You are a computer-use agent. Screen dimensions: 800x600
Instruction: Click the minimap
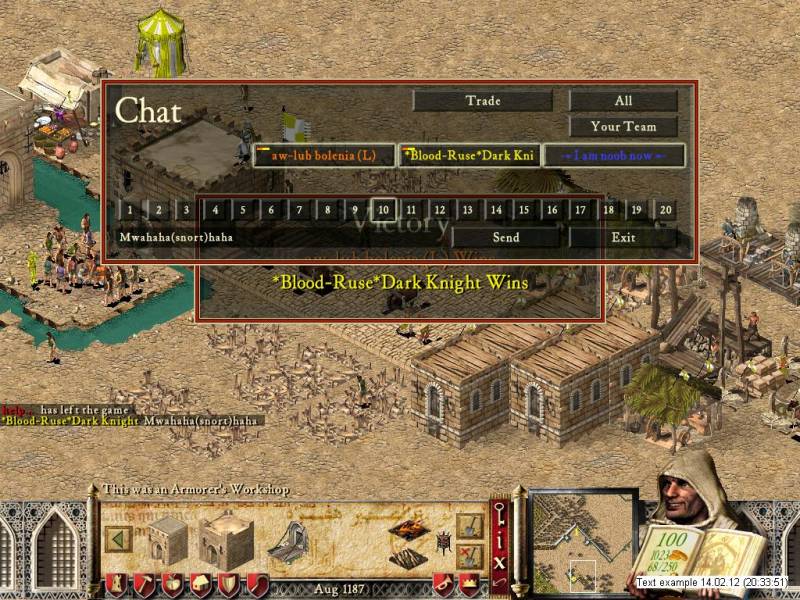(582, 540)
